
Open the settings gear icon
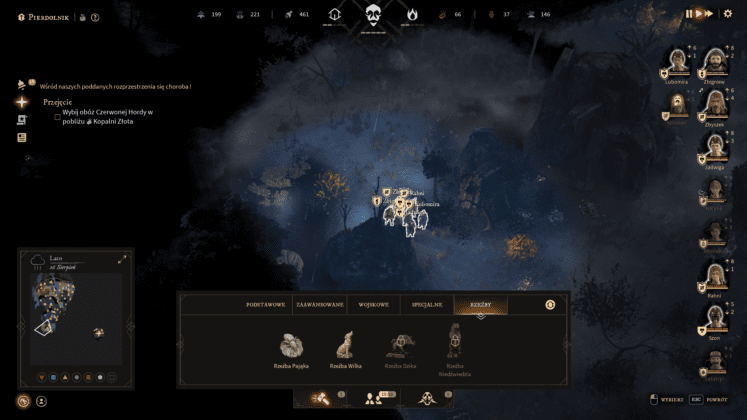point(727,14)
